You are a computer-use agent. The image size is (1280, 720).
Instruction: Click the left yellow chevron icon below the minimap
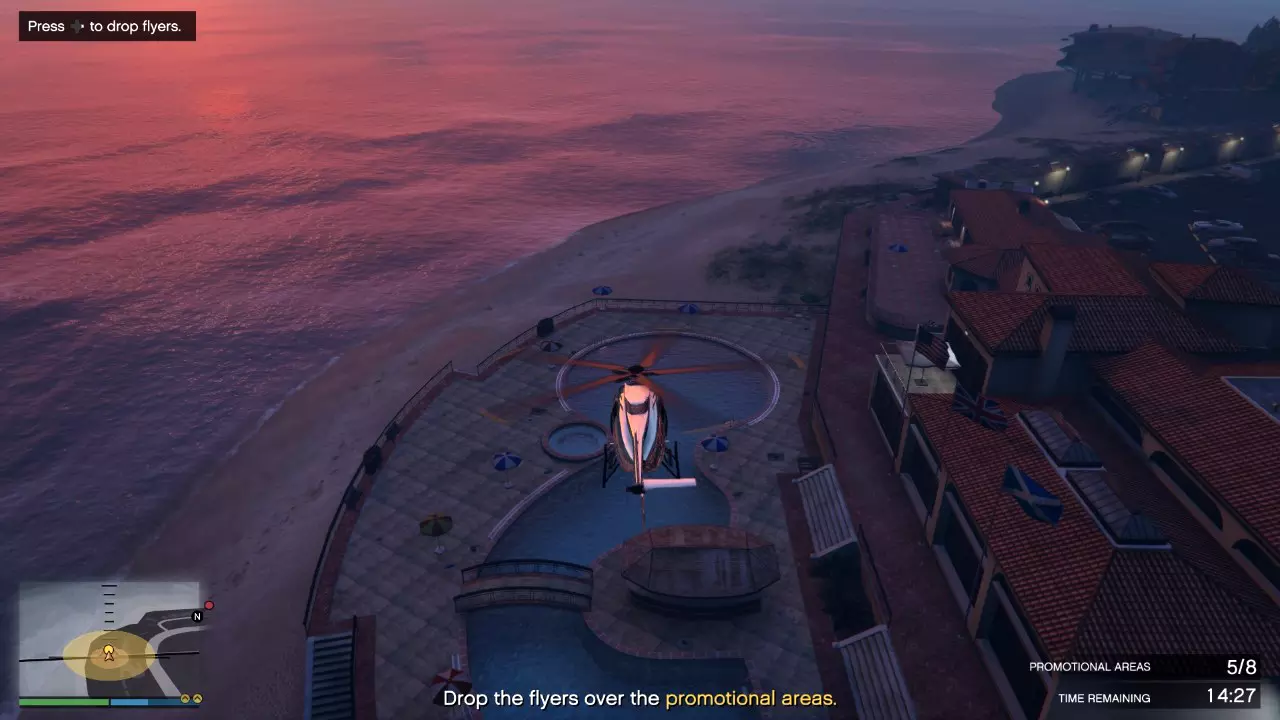(185, 699)
